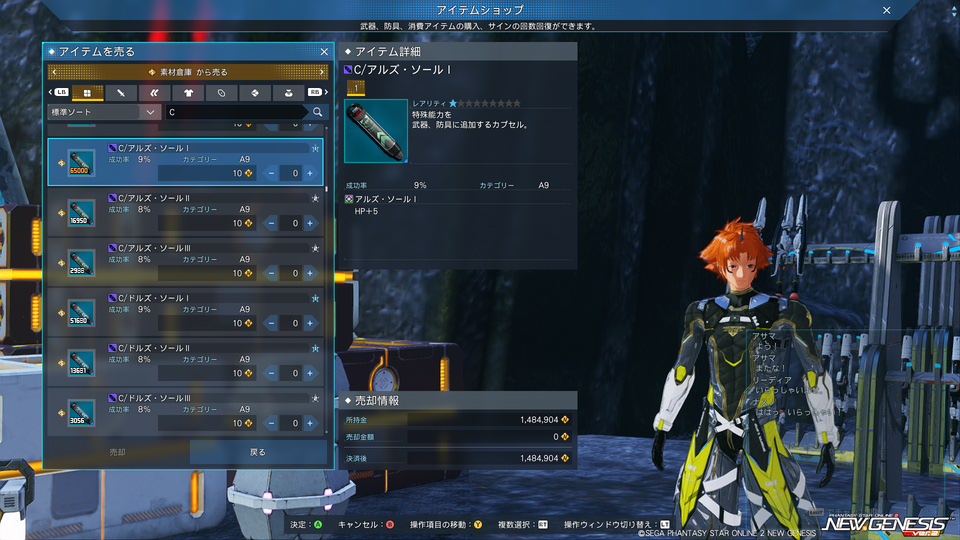Image resolution: width=960 pixels, height=540 pixels.
Task: Close the Item Shop window
Action: click(886, 10)
